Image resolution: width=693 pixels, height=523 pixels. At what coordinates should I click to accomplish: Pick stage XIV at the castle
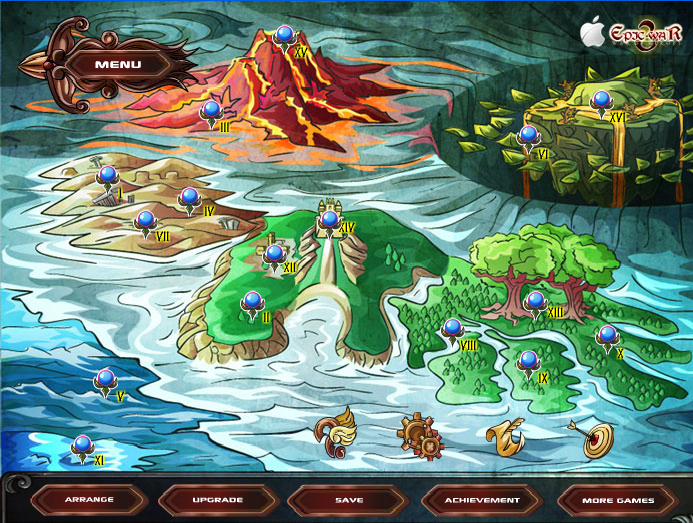pos(330,220)
